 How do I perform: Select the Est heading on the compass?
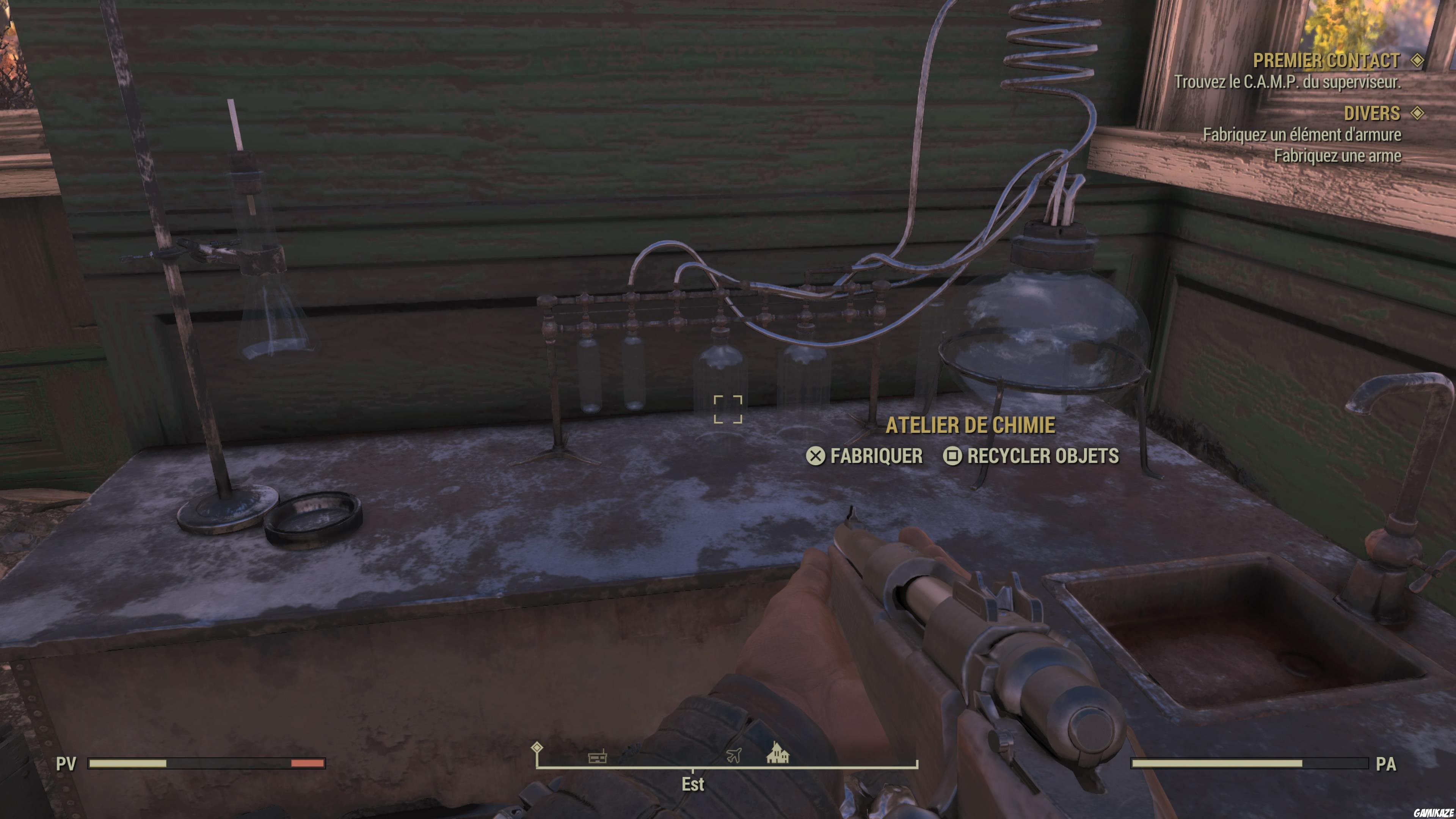point(692,785)
